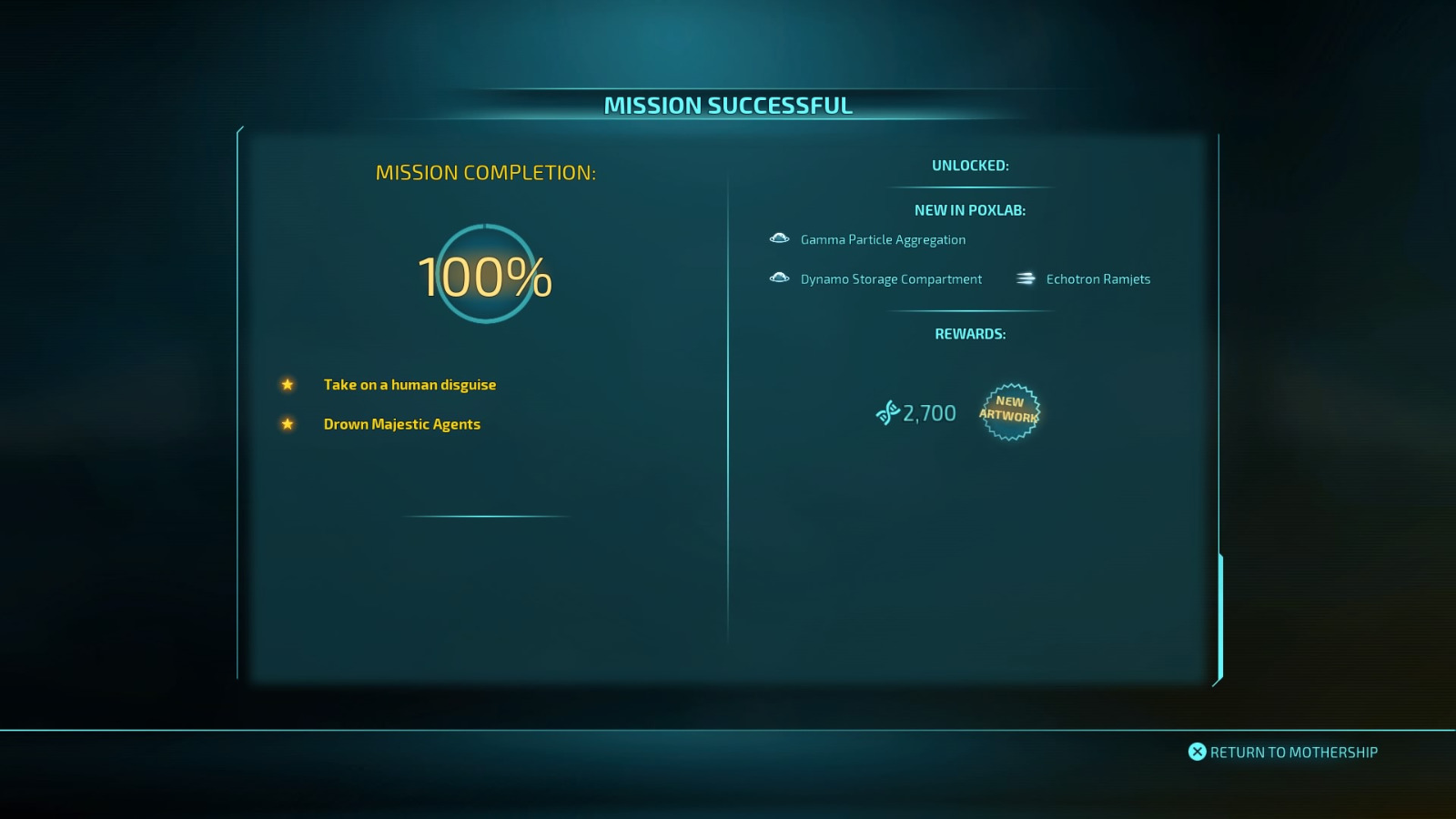This screenshot has width=1456, height=819.
Task: Select the saucer icon beside Gamma Particle Aggregation
Action: coord(779,238)
